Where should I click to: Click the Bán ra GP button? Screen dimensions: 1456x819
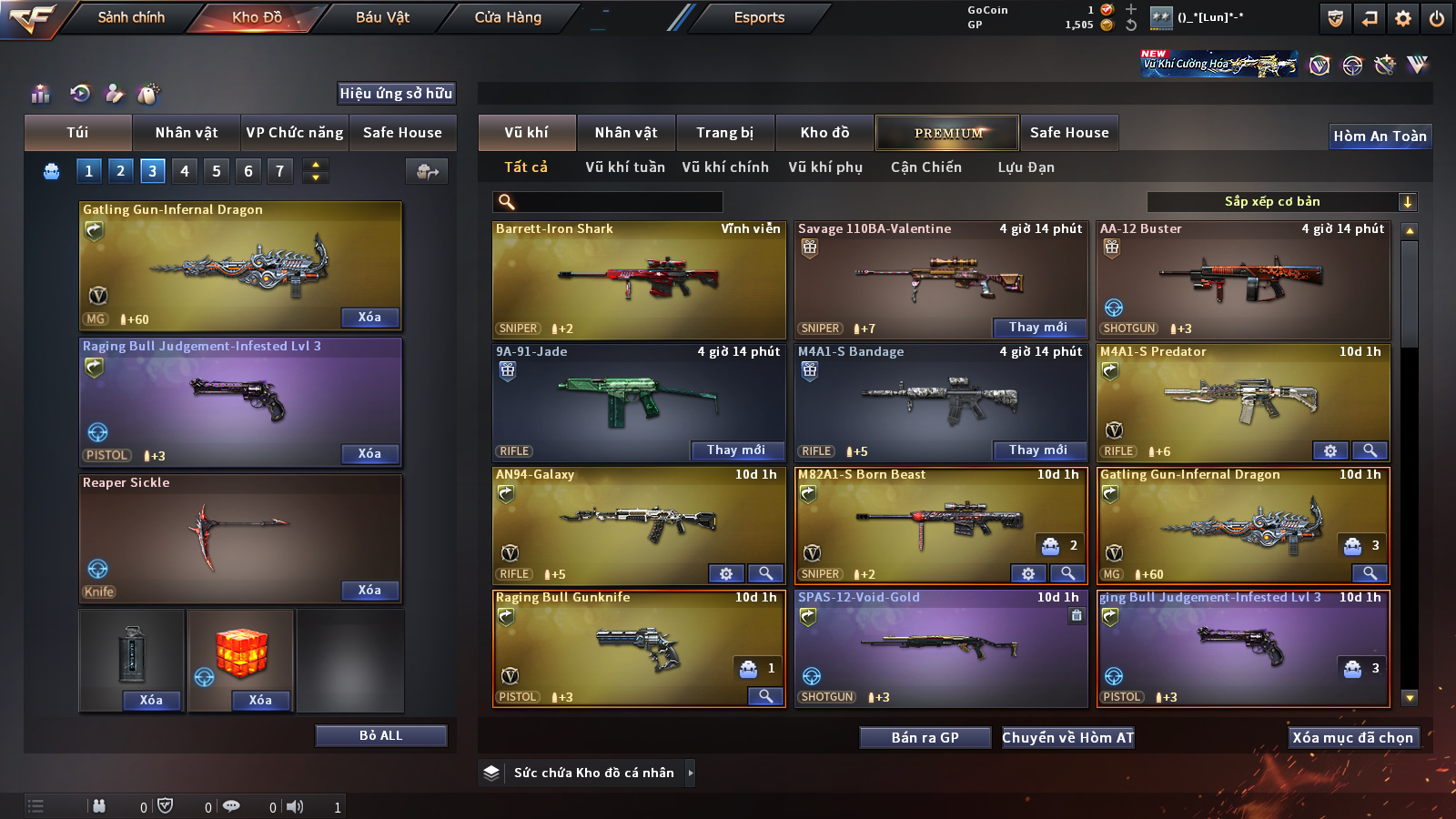pyautogui.click(x=925, y=737)
